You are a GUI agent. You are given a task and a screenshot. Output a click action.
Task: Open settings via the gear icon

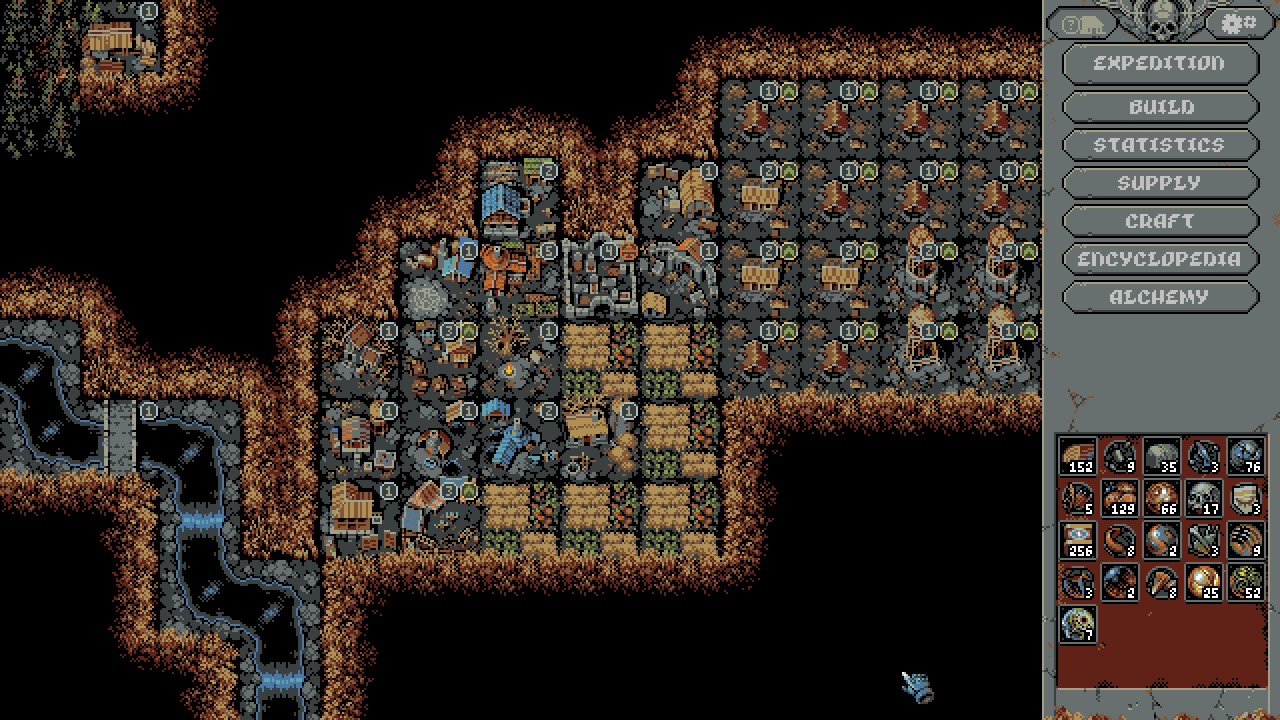tap(1240, 23)
